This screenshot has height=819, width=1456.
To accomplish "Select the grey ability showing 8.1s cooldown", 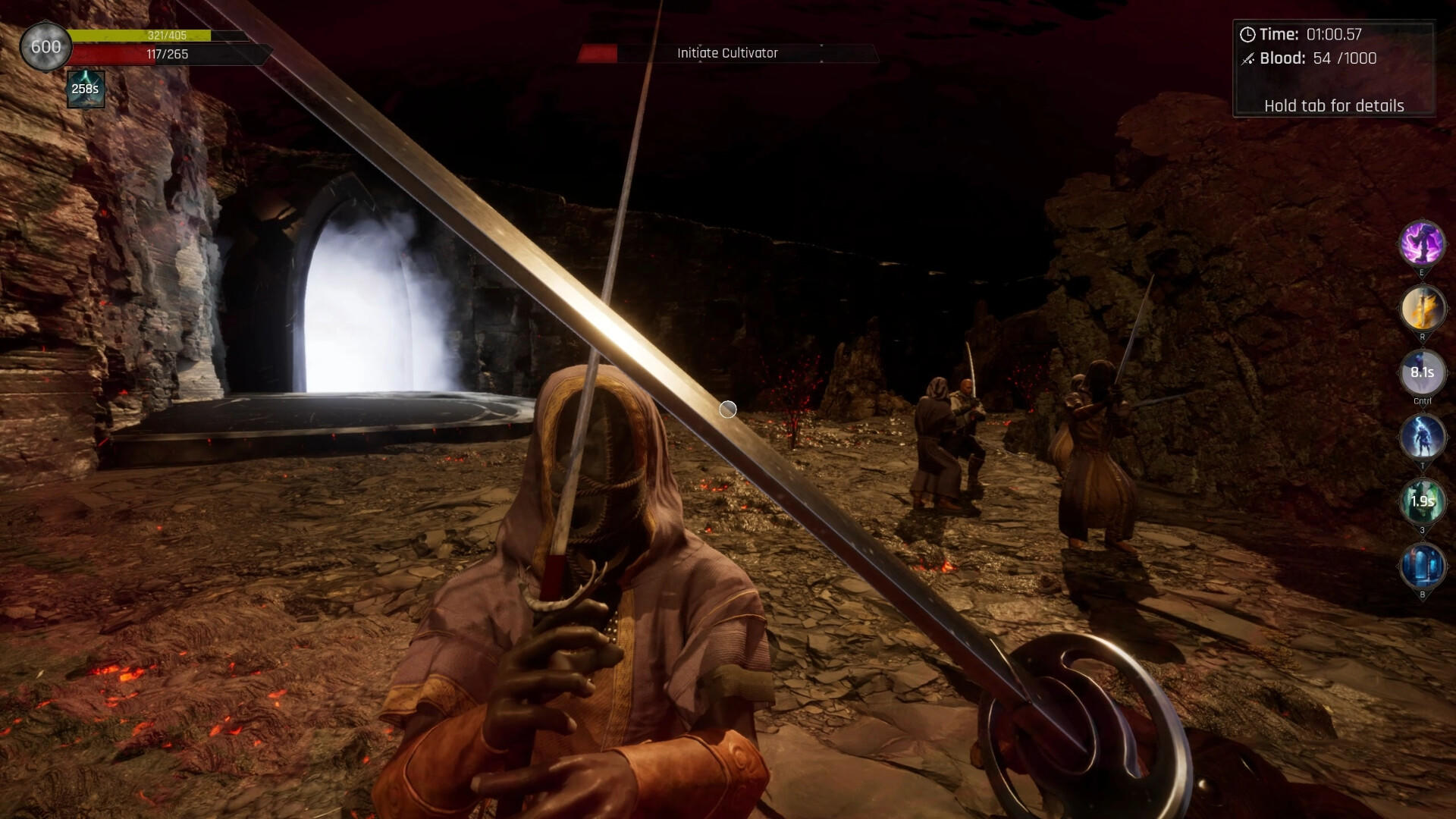I will pos(1422,372).
